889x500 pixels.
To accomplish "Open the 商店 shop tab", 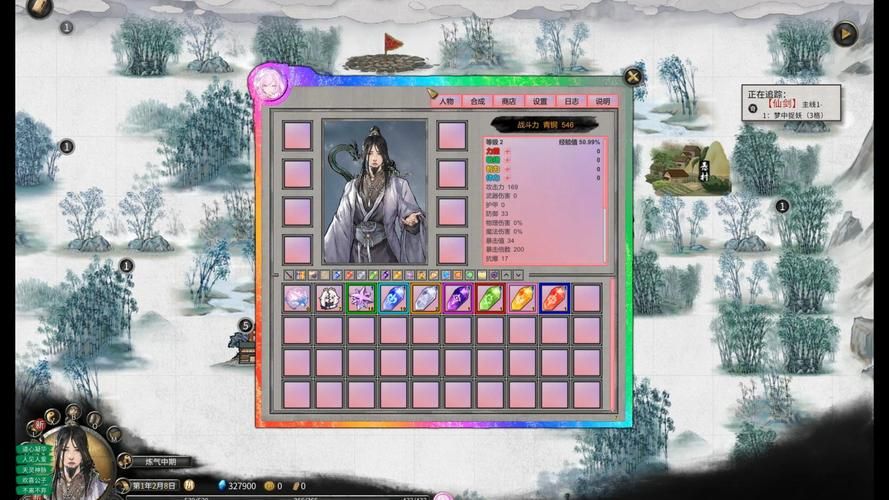I will coord(508,101).
